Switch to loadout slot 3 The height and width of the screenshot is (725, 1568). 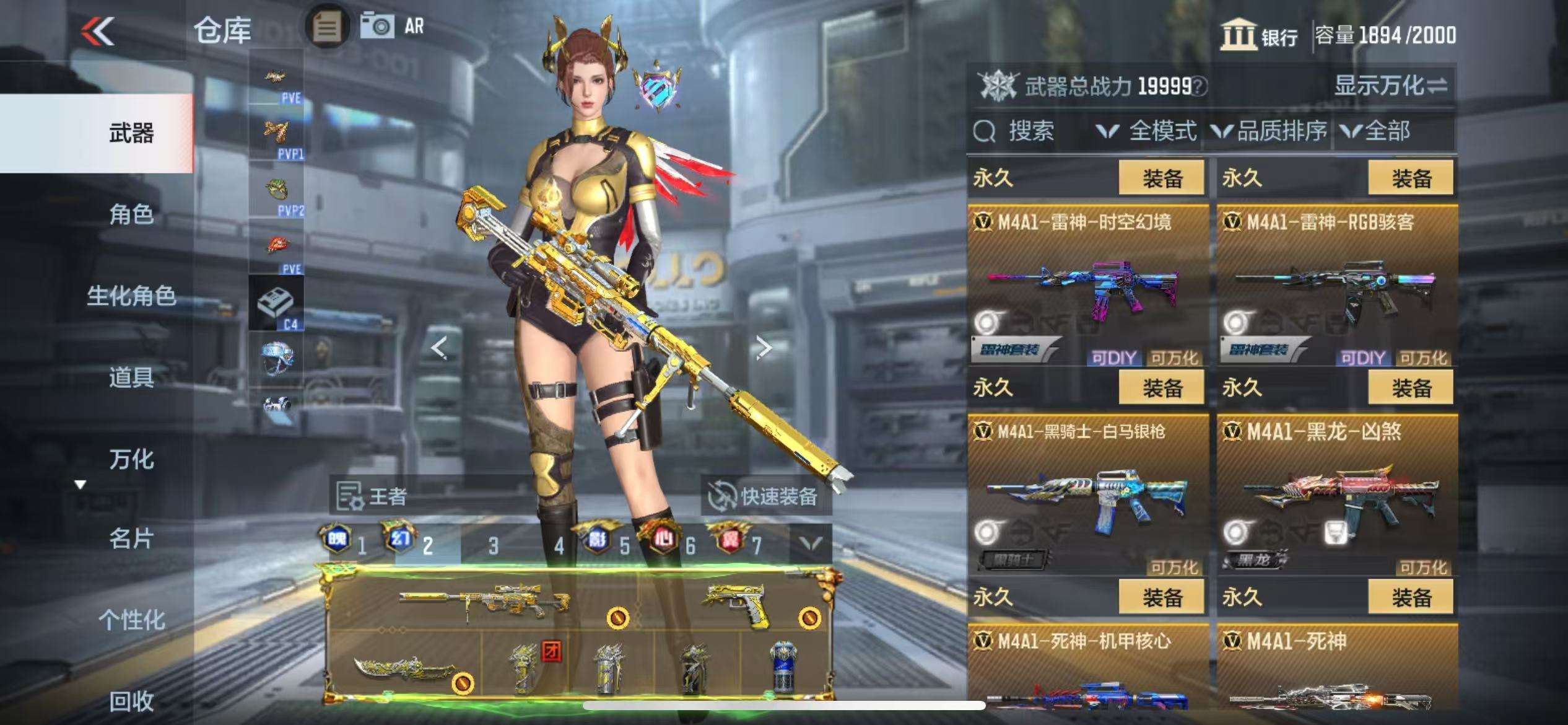pyautogui.click(x=493, y=546)
